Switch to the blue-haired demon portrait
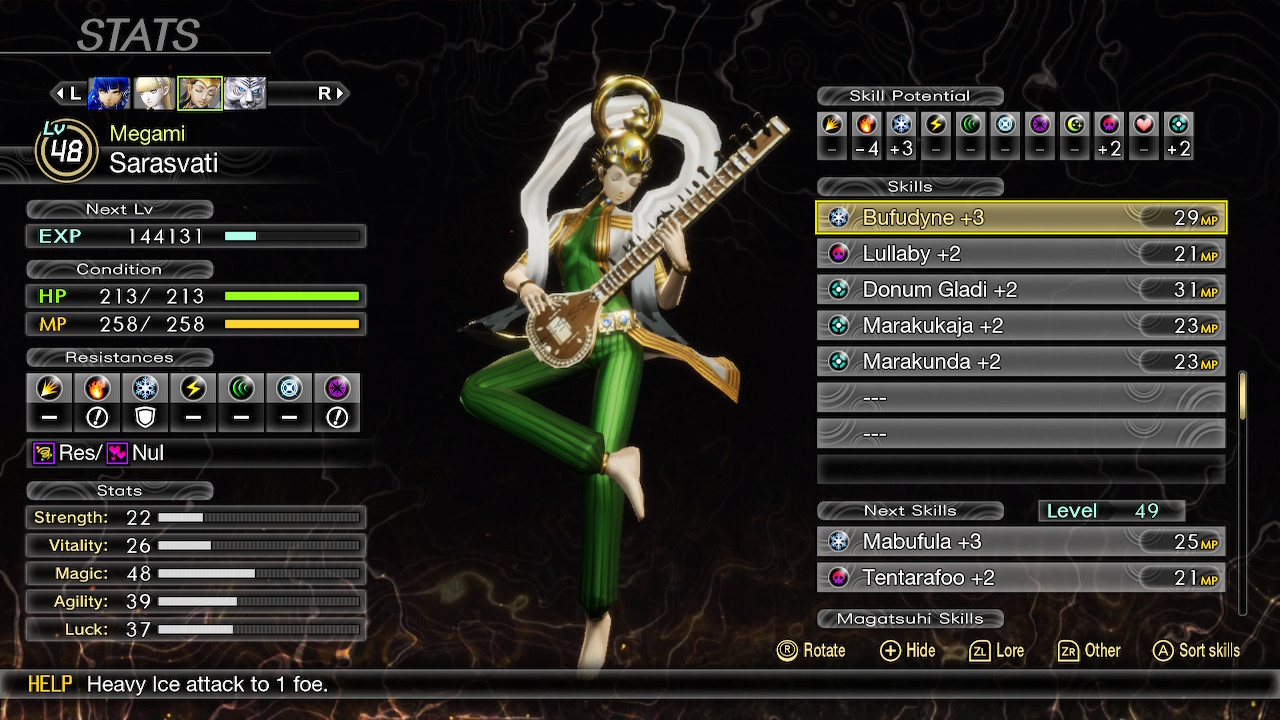The width and height of the screenshot is (1280, 720). 109,91
